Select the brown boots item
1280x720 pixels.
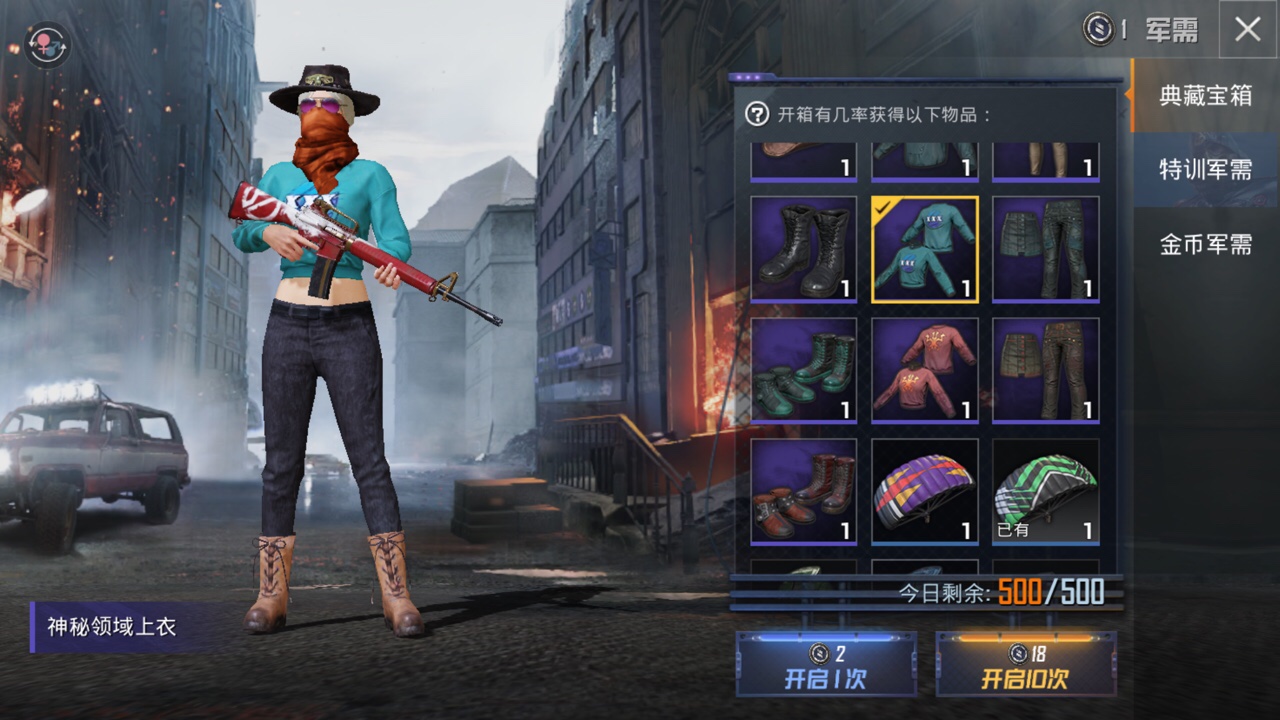tap(804, 492)
